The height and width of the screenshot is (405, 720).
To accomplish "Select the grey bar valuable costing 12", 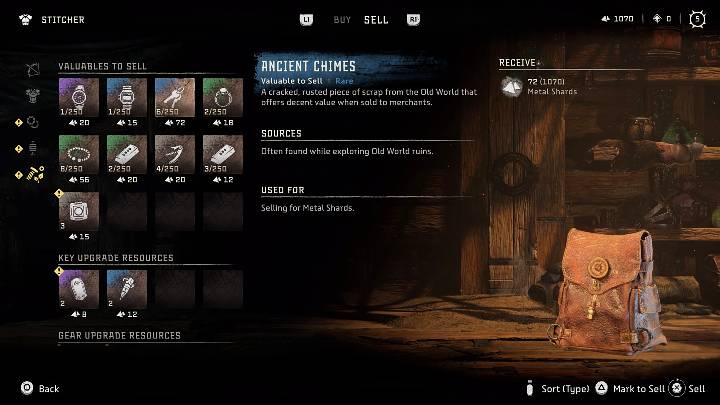I will pos(222,155).
